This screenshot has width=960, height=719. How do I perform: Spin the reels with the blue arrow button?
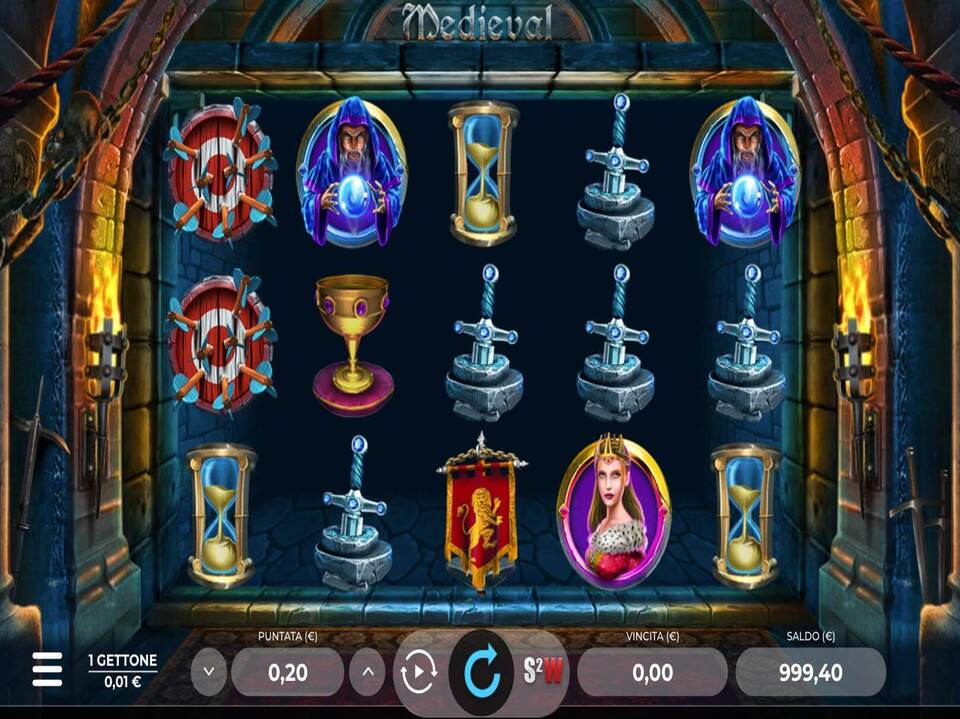(481, 671)
